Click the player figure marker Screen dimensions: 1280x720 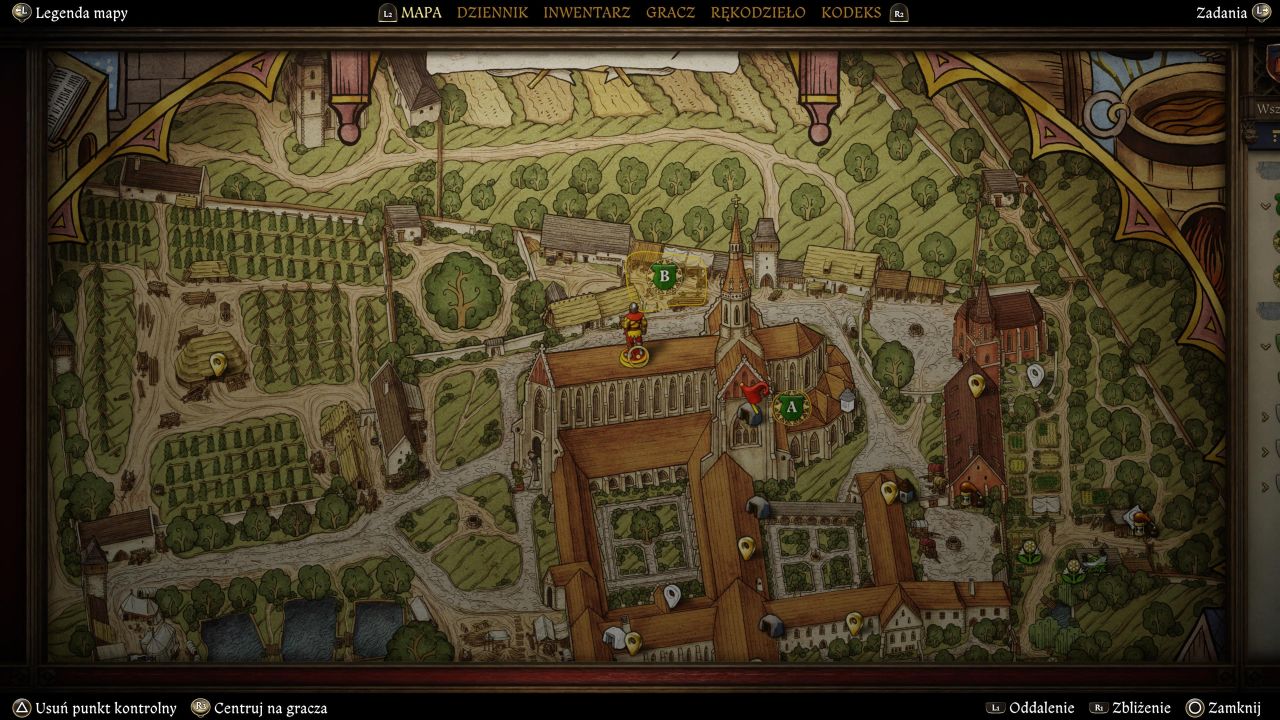[633, 333]
